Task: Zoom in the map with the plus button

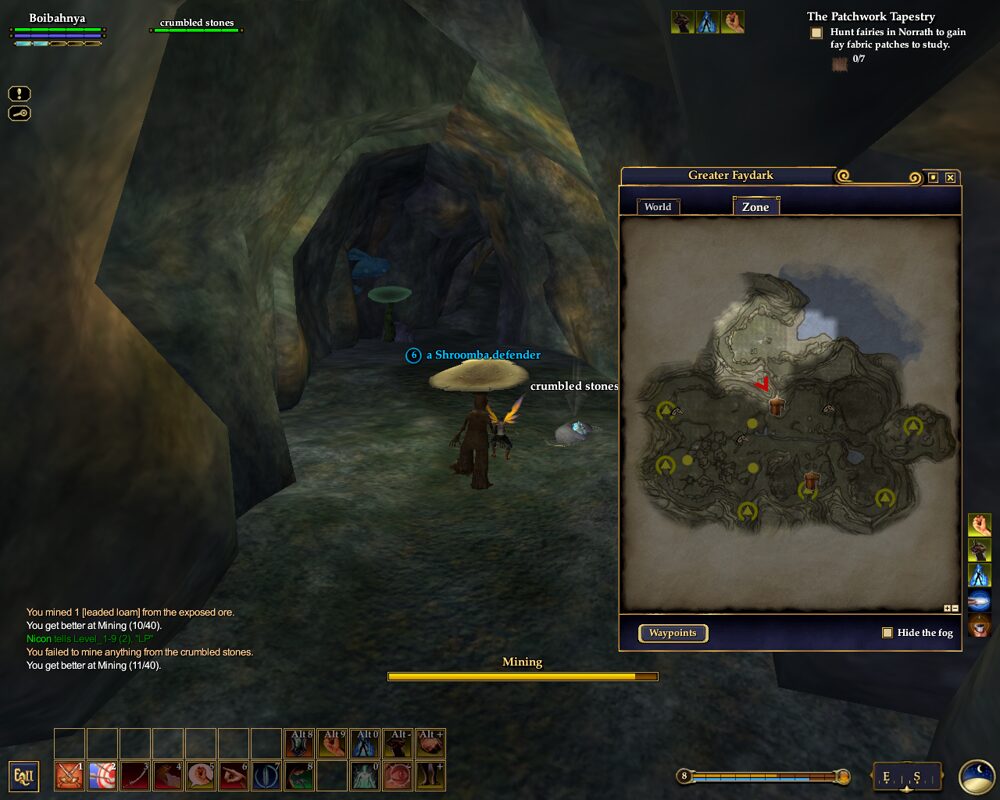Action: click(x=946, y=608)
